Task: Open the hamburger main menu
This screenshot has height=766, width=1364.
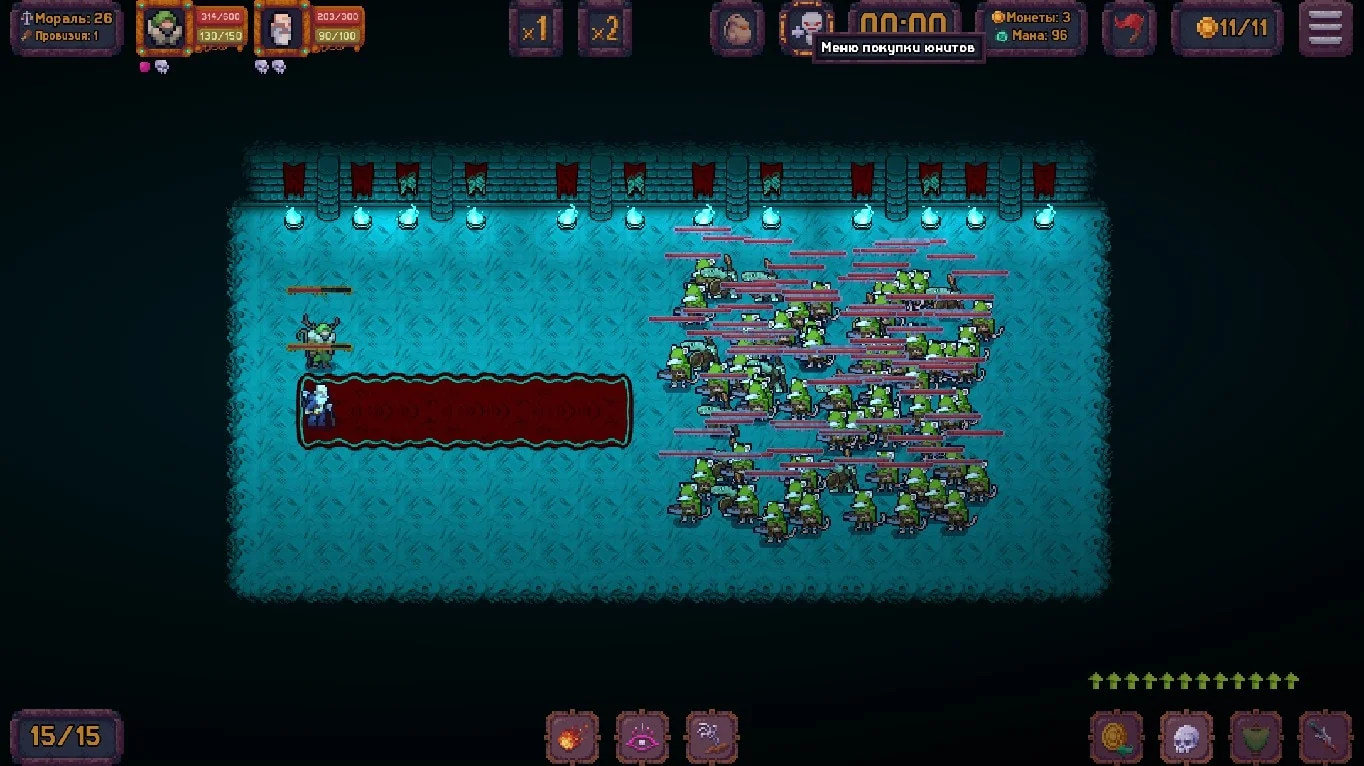Action: [1325, 29]
